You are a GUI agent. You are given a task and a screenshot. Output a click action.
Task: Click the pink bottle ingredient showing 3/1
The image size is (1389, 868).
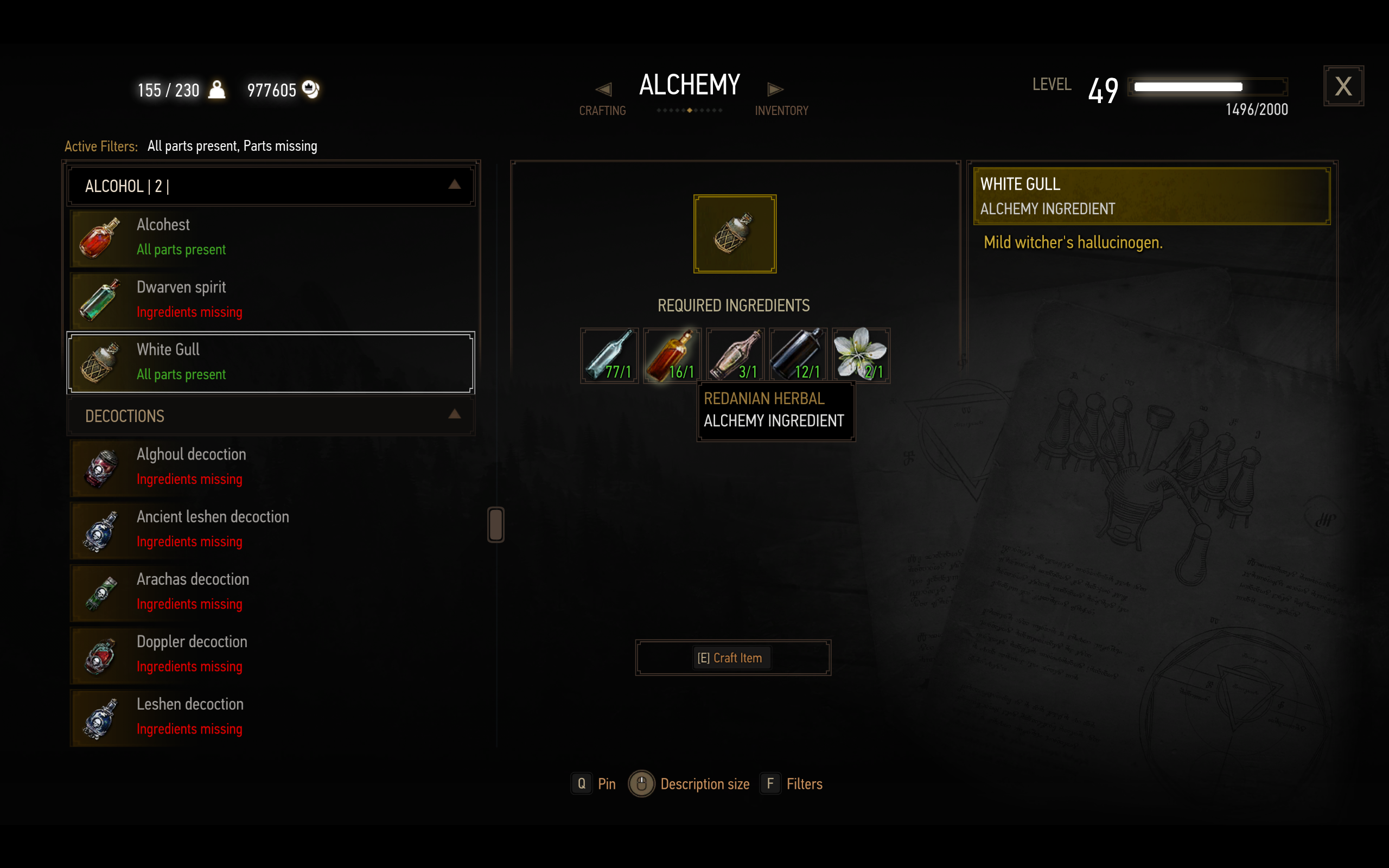click(735, 355)
